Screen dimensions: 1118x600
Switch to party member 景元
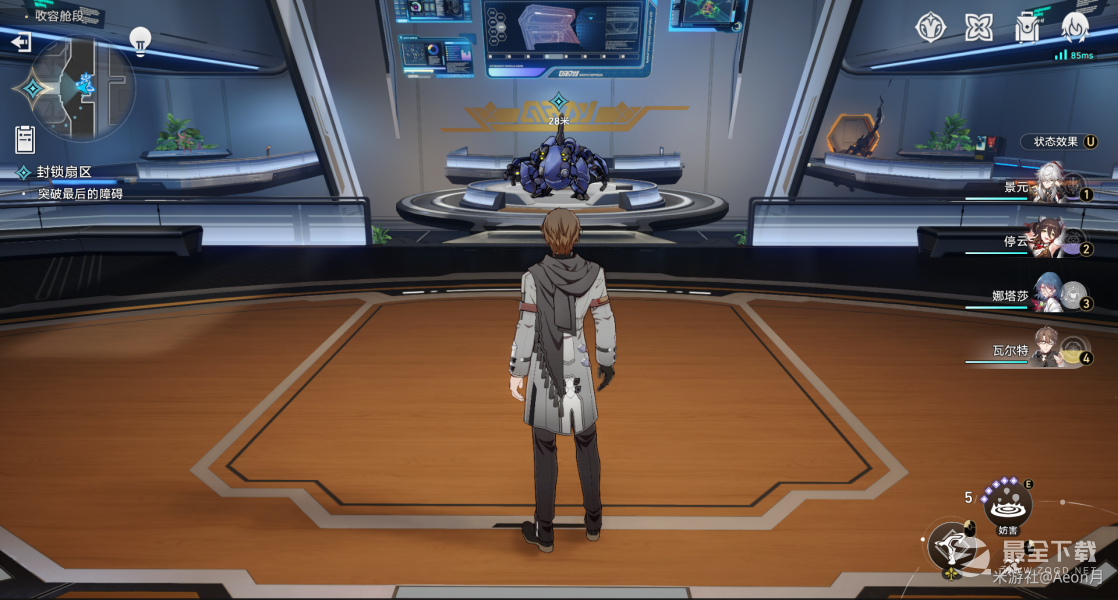1050,187
